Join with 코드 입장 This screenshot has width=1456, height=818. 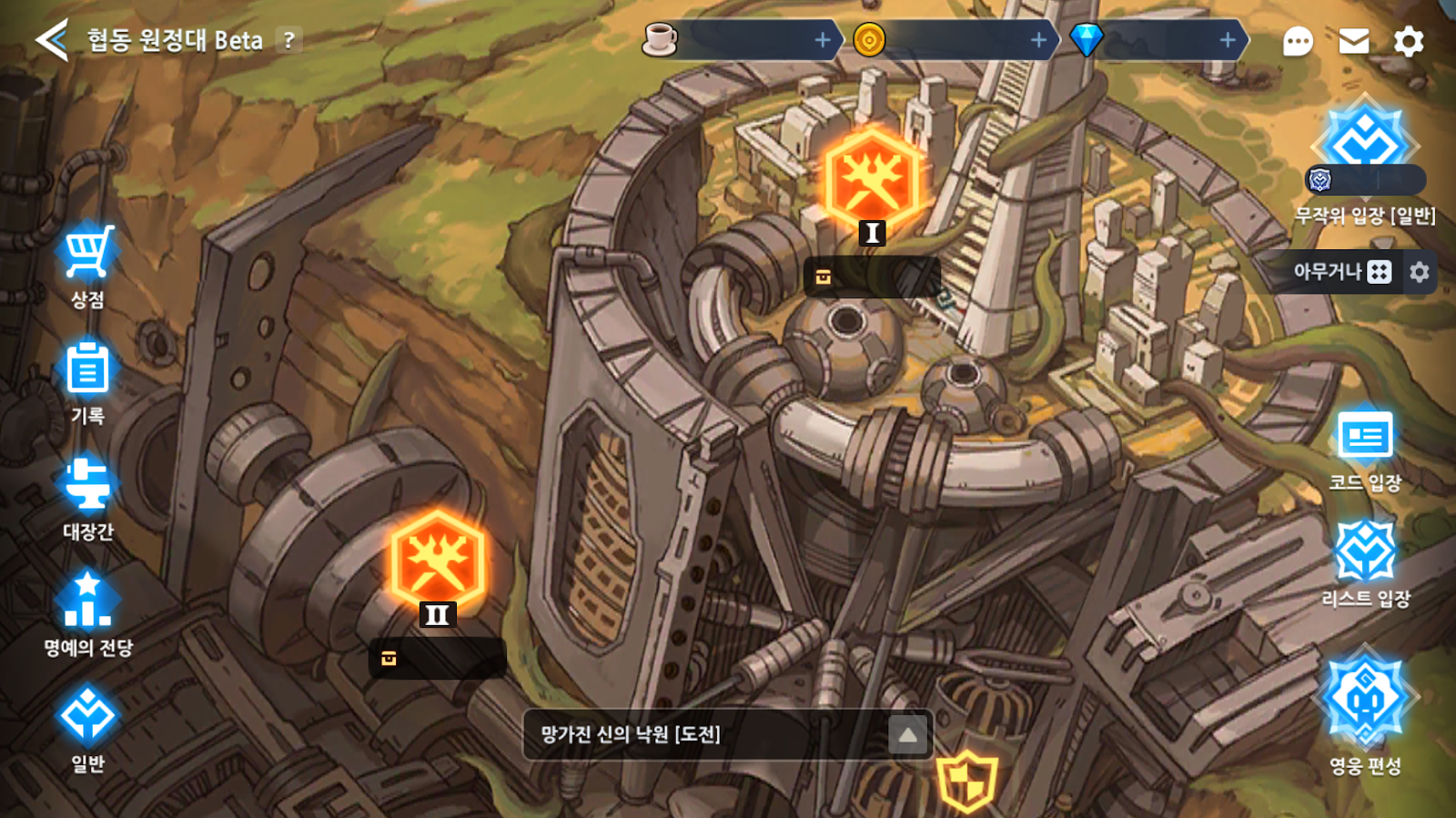click(1365, 449)
